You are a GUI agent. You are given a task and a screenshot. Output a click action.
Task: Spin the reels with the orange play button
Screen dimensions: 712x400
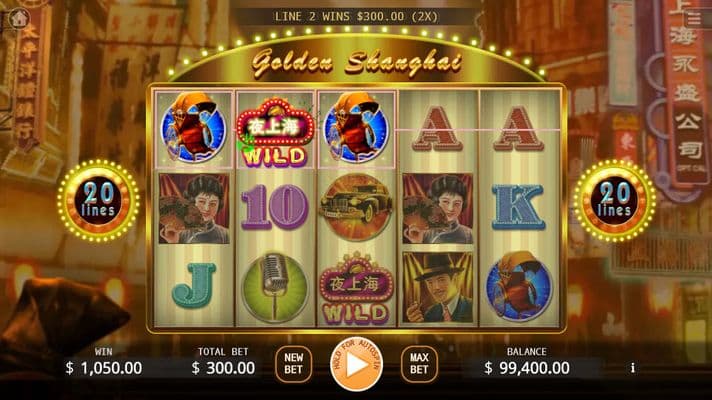(x=355, y=365)
